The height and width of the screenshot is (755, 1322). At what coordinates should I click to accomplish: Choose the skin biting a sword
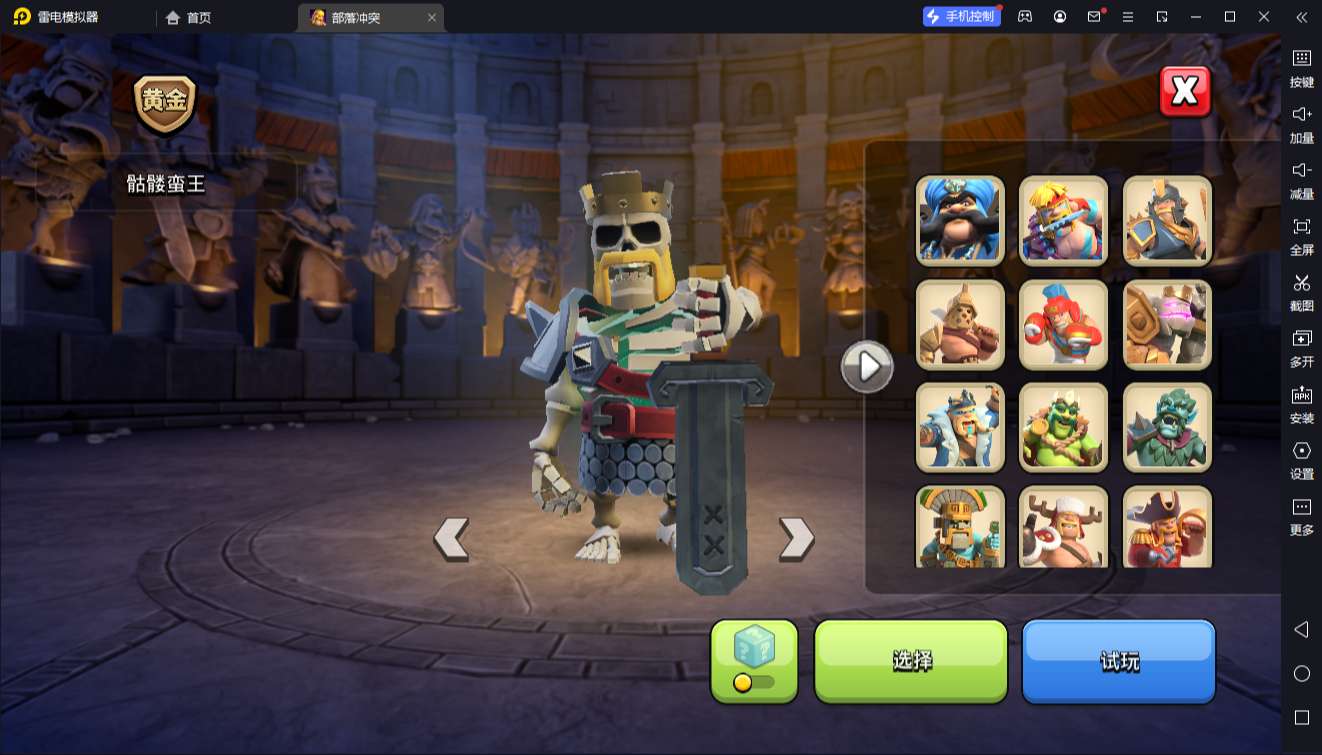(1063, 220)
